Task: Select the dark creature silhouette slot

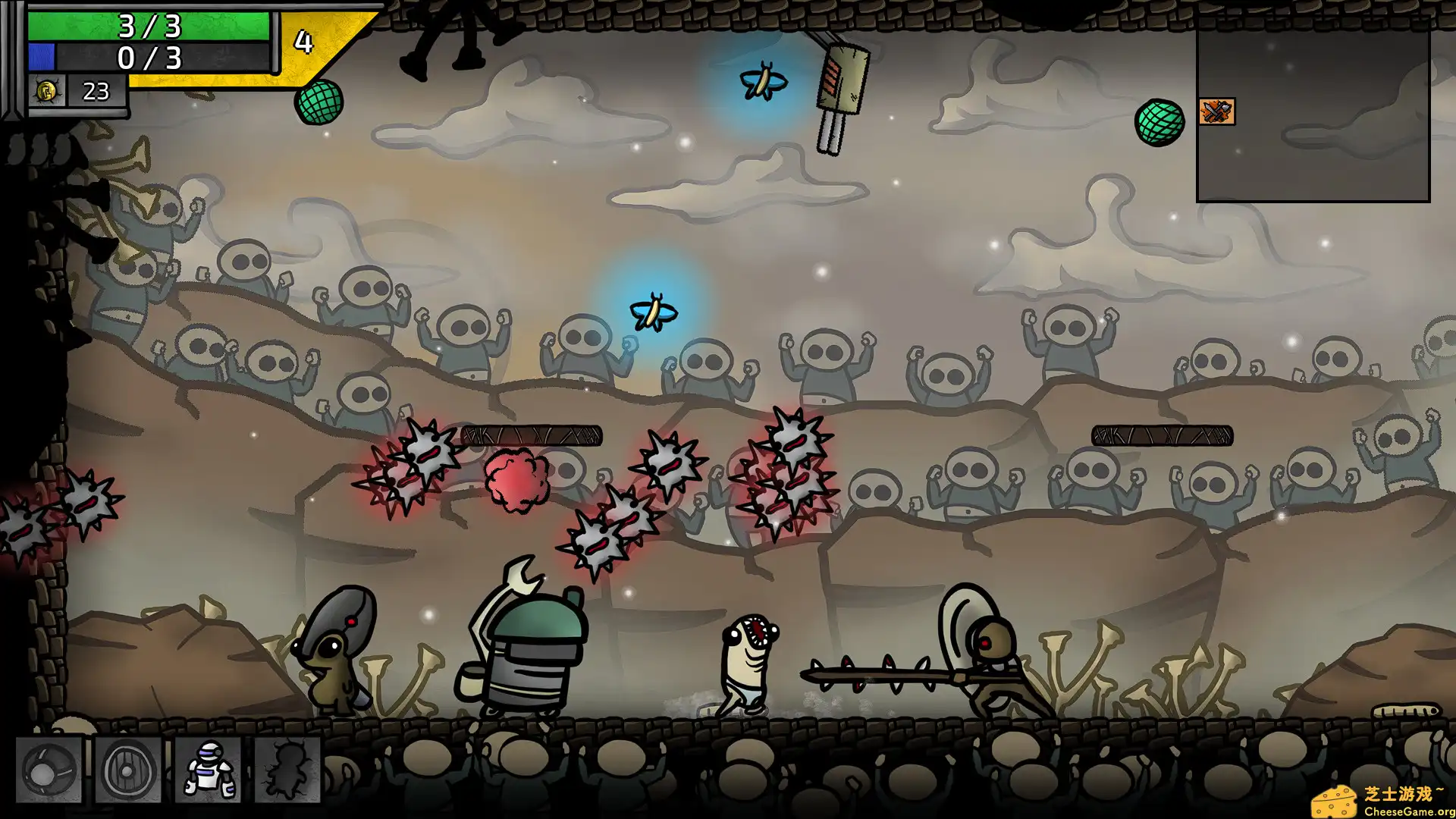Action: (x=287, y=770)
